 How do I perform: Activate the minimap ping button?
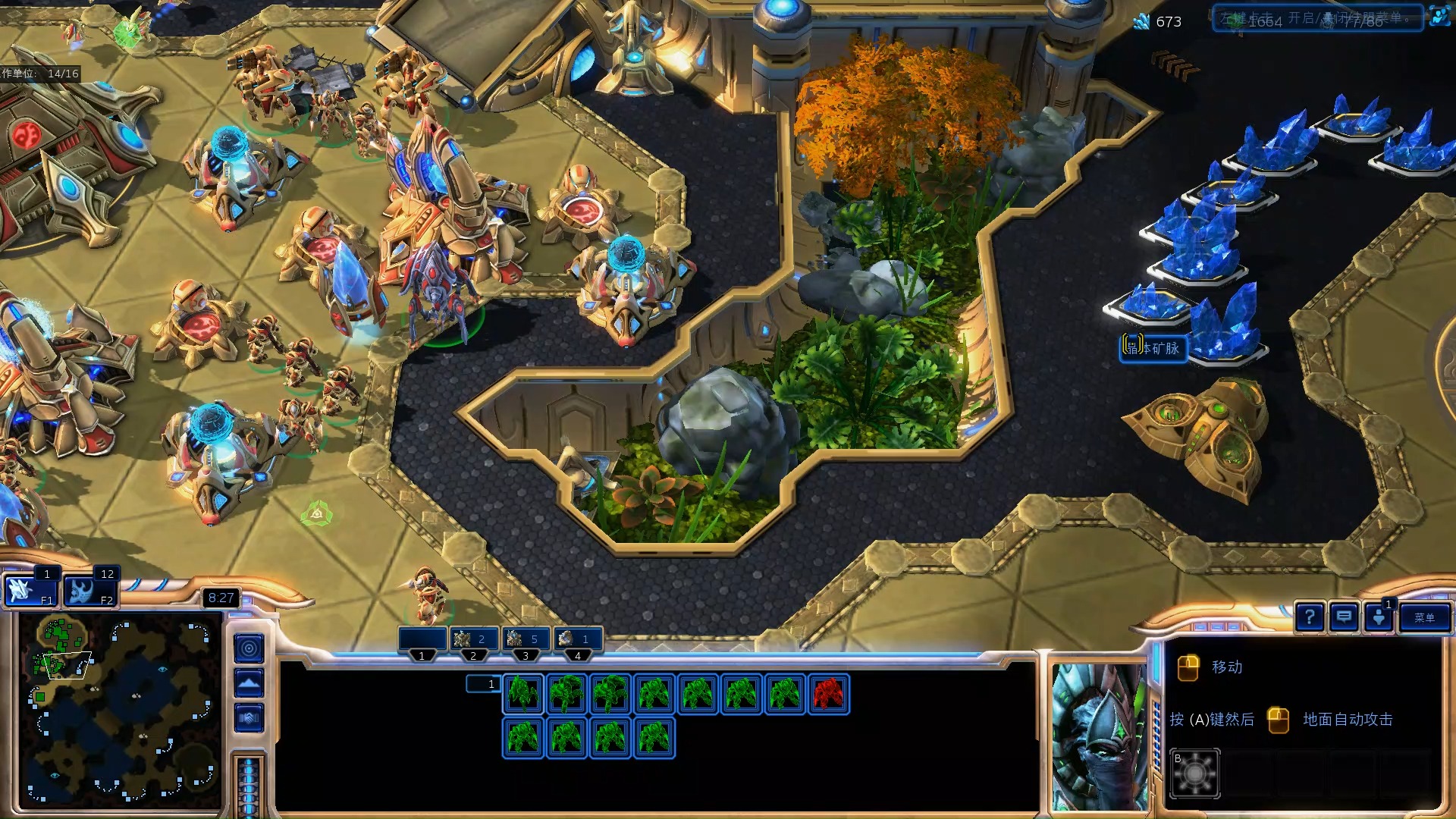pos(249,648)
